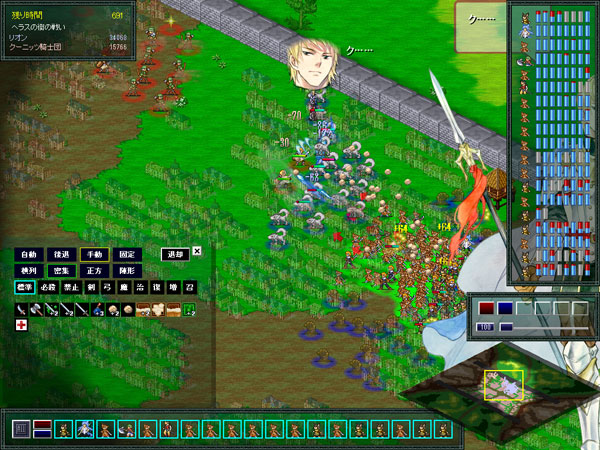600x450 pixels.
Task: Switch to 手動 (manual) control
Action: 94,254
